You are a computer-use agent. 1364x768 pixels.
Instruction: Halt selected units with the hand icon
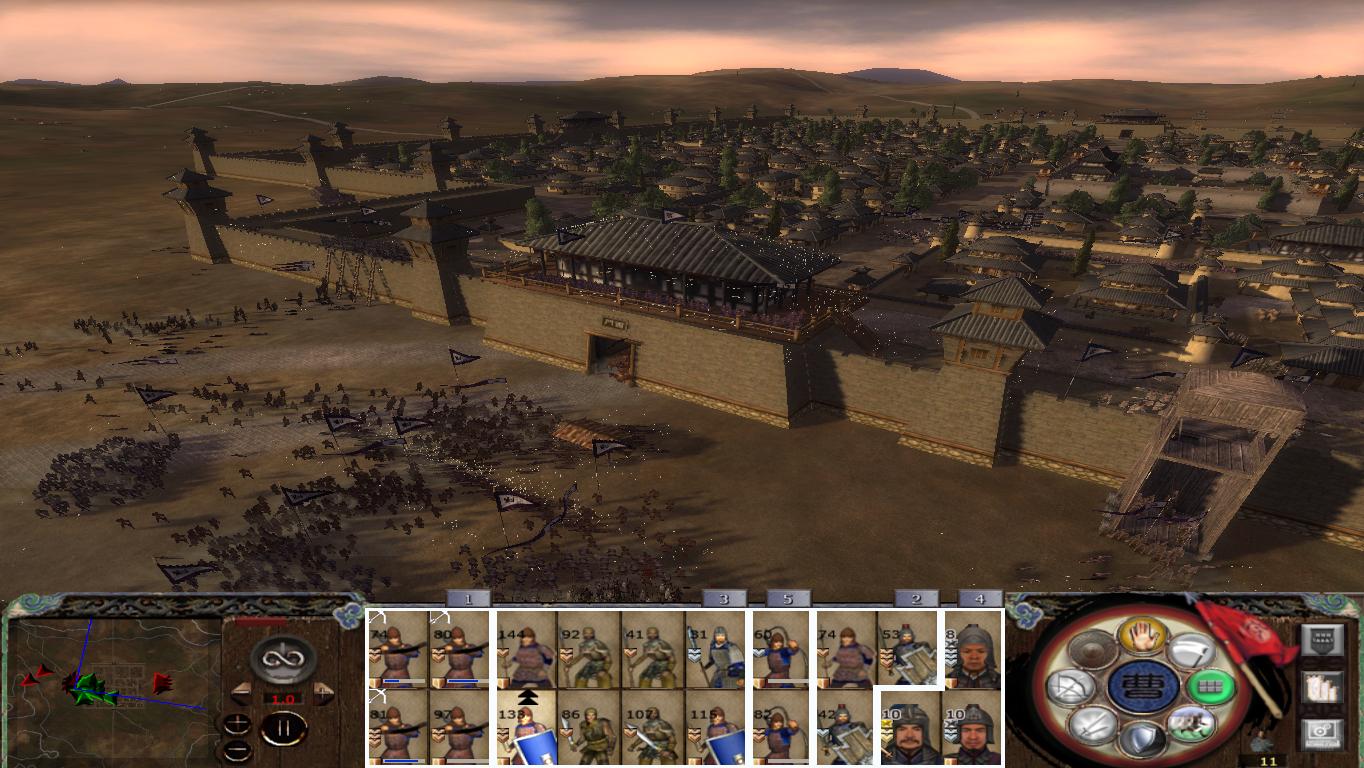tap(1143, 635)
